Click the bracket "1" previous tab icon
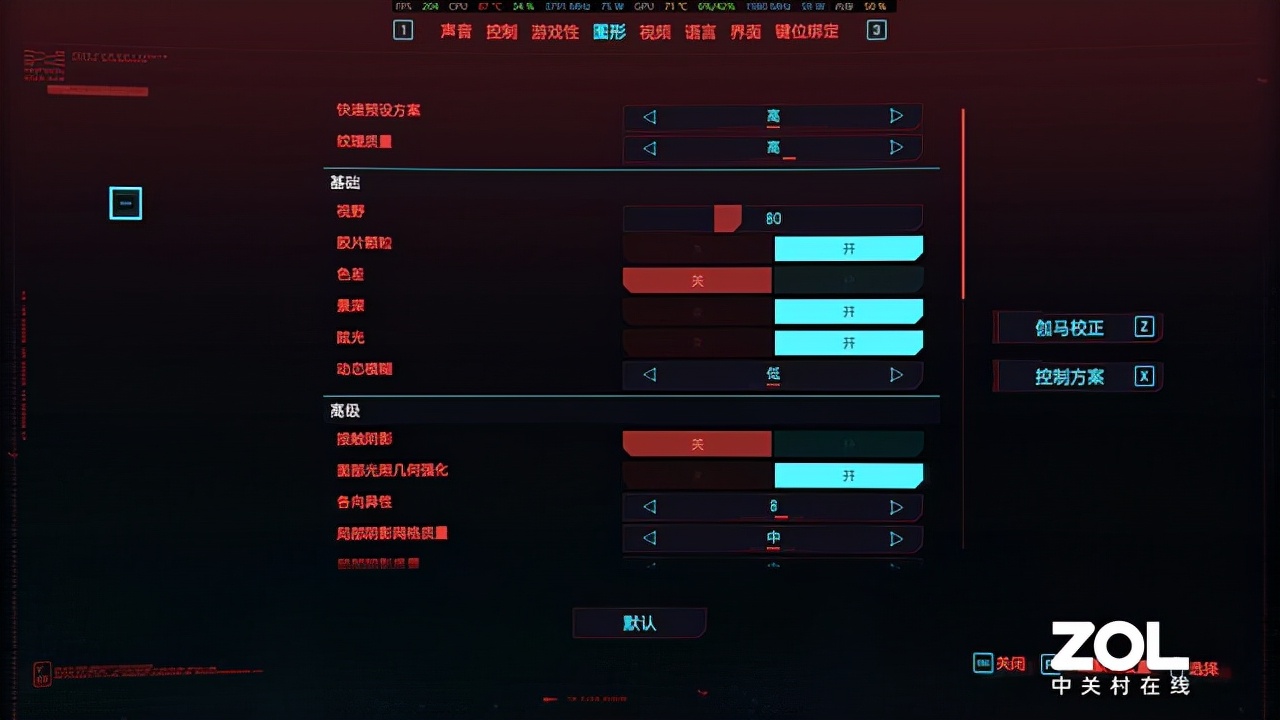Viewport: 1280px width, 720px height. click(x=403, y=31)
